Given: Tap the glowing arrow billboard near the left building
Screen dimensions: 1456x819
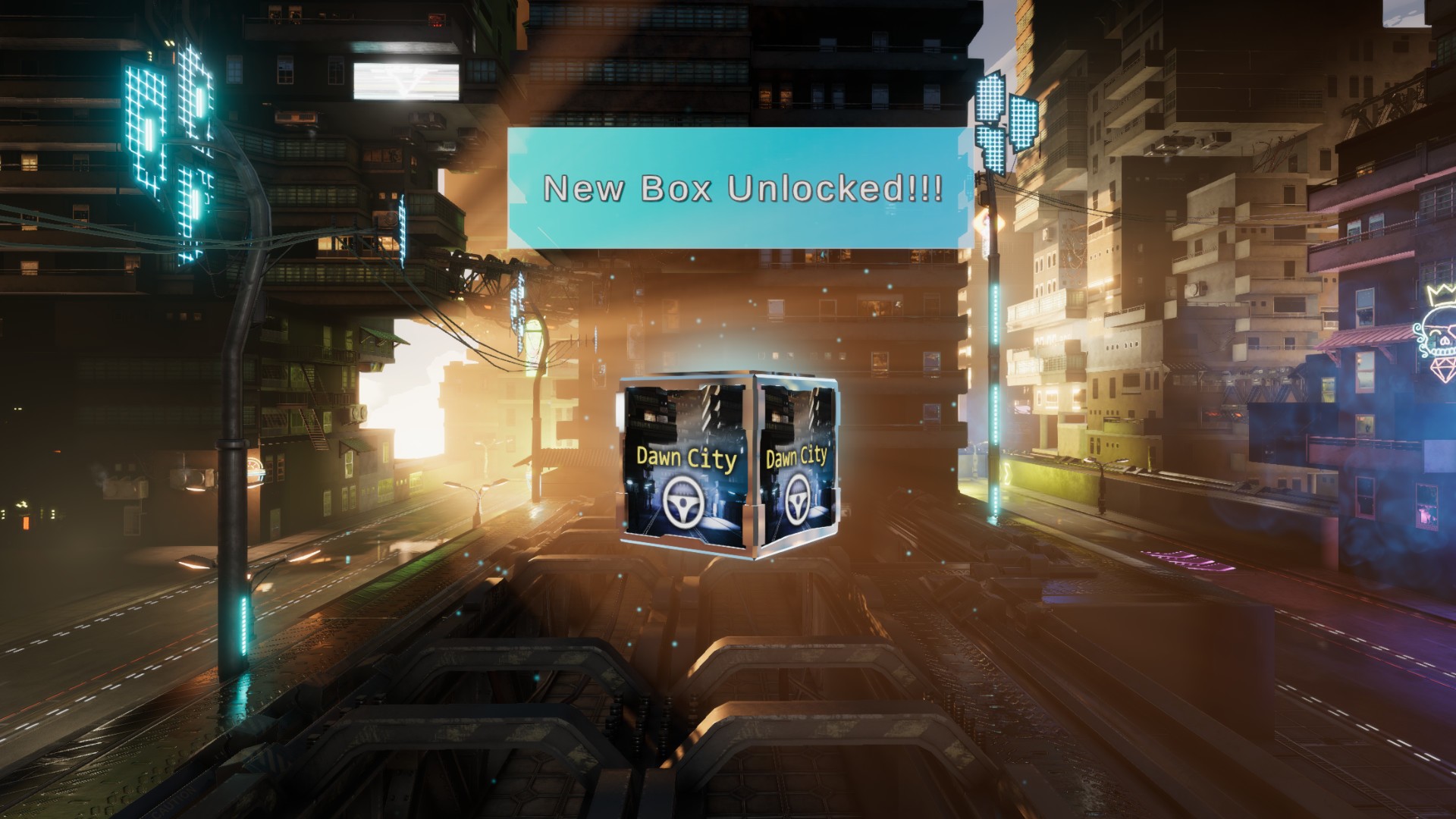Looking at the screenshot, I should pyautogui.click(x=406, y=80).
